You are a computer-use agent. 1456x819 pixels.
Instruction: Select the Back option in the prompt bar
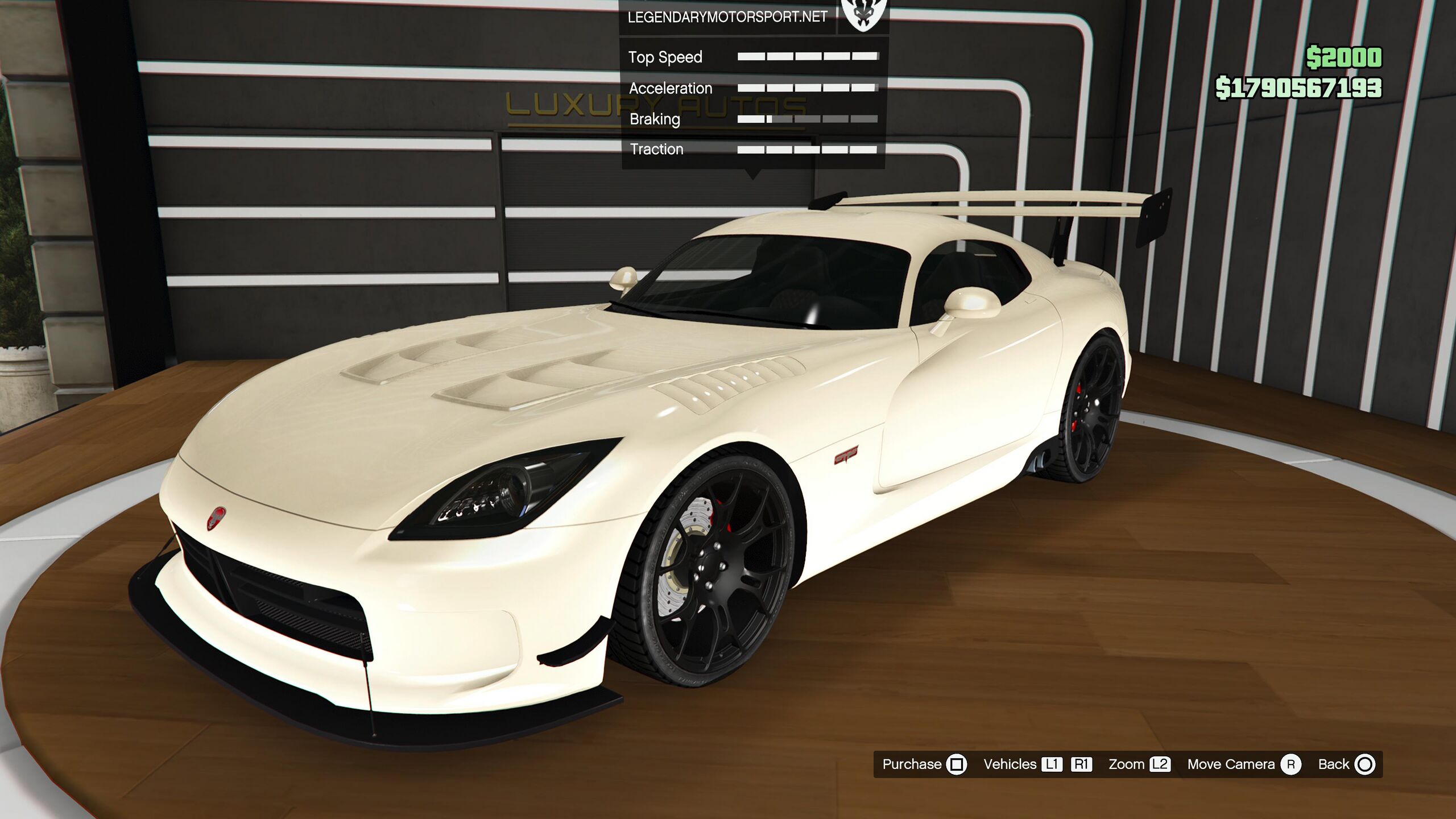[x=1346, y=764]
